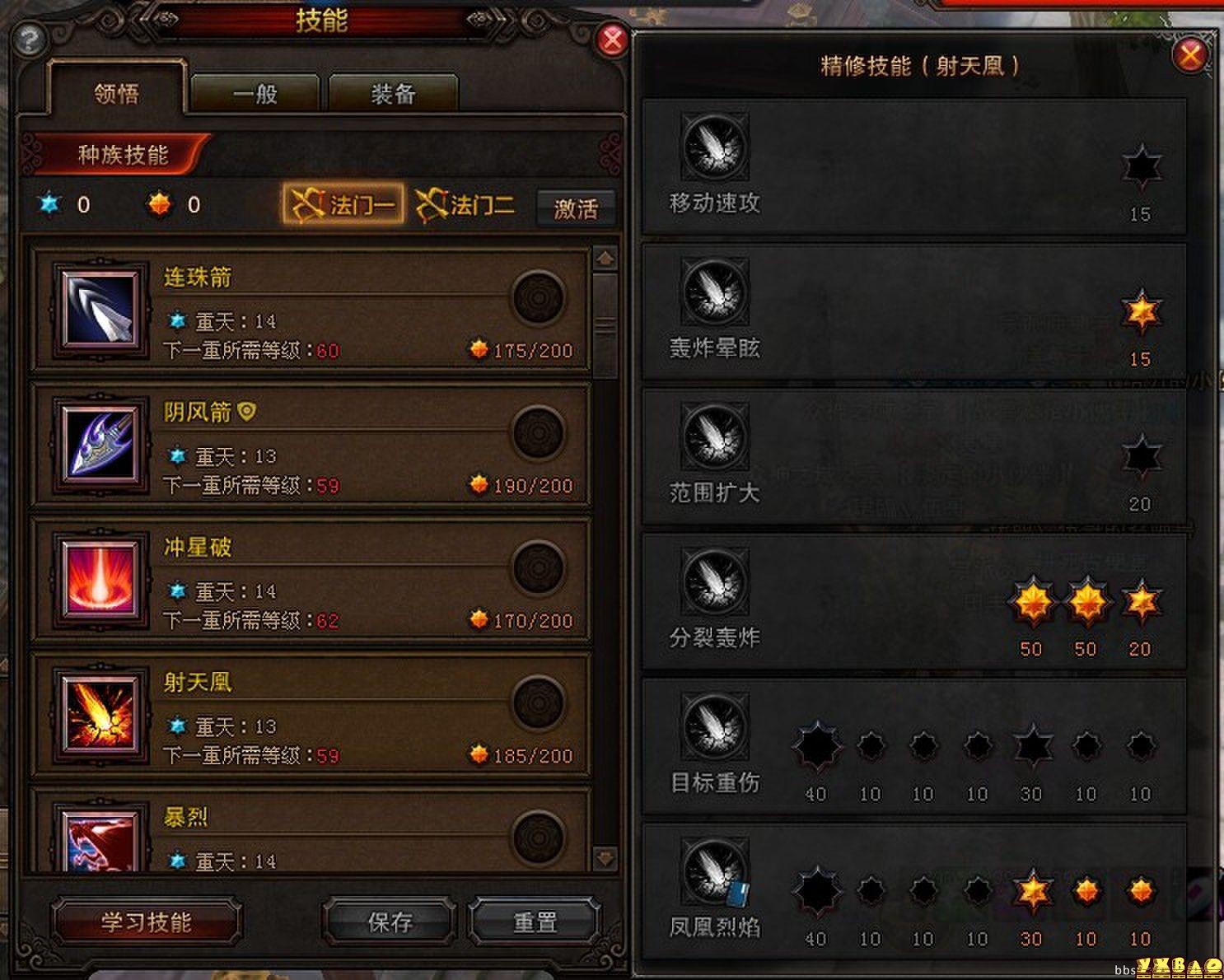
Task: Save the skill setup with 保存
Action: click(390, 922)
